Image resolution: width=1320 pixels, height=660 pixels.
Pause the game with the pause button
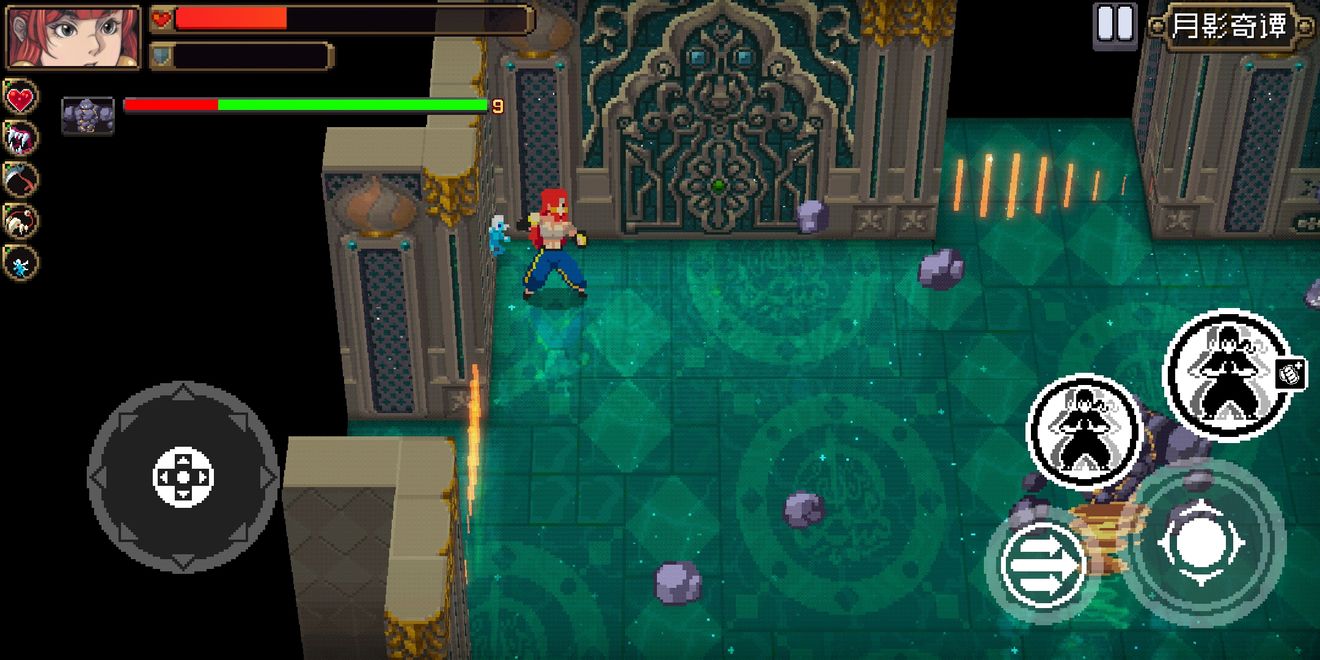tap(1115, 24)
